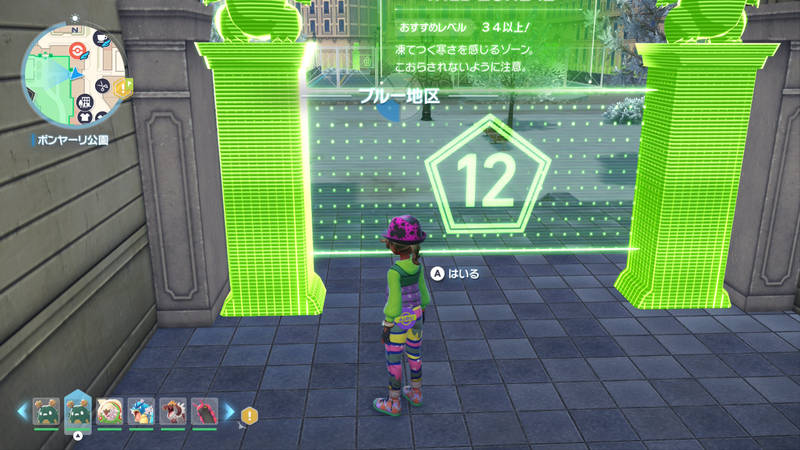Viewport: 800px width, 450px height.
Task: Choose the Gyarados party slot
Action: point(141,411)
